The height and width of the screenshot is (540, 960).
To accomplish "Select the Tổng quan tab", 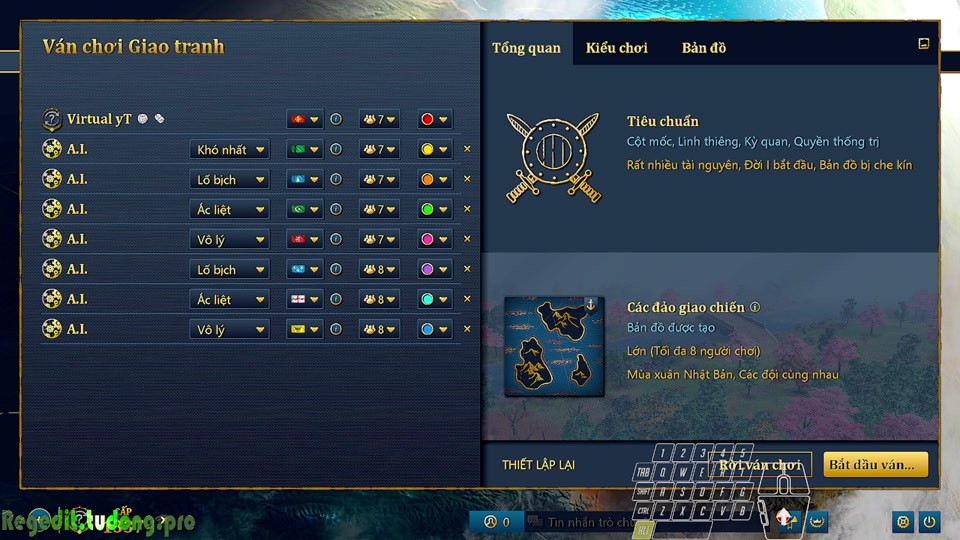I will point(526,48).
